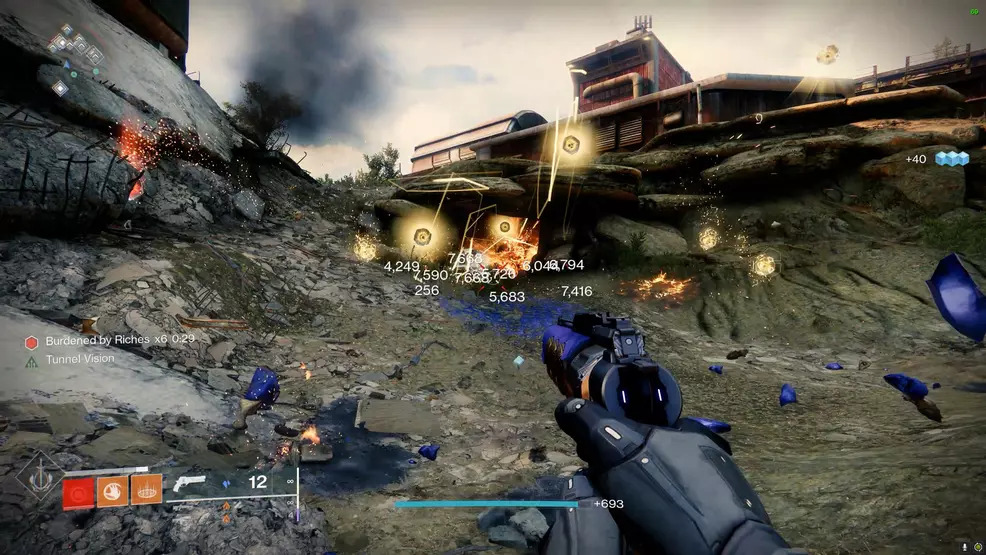
Task: Activate the red grenade ability icon
Action: coord(79,491)
